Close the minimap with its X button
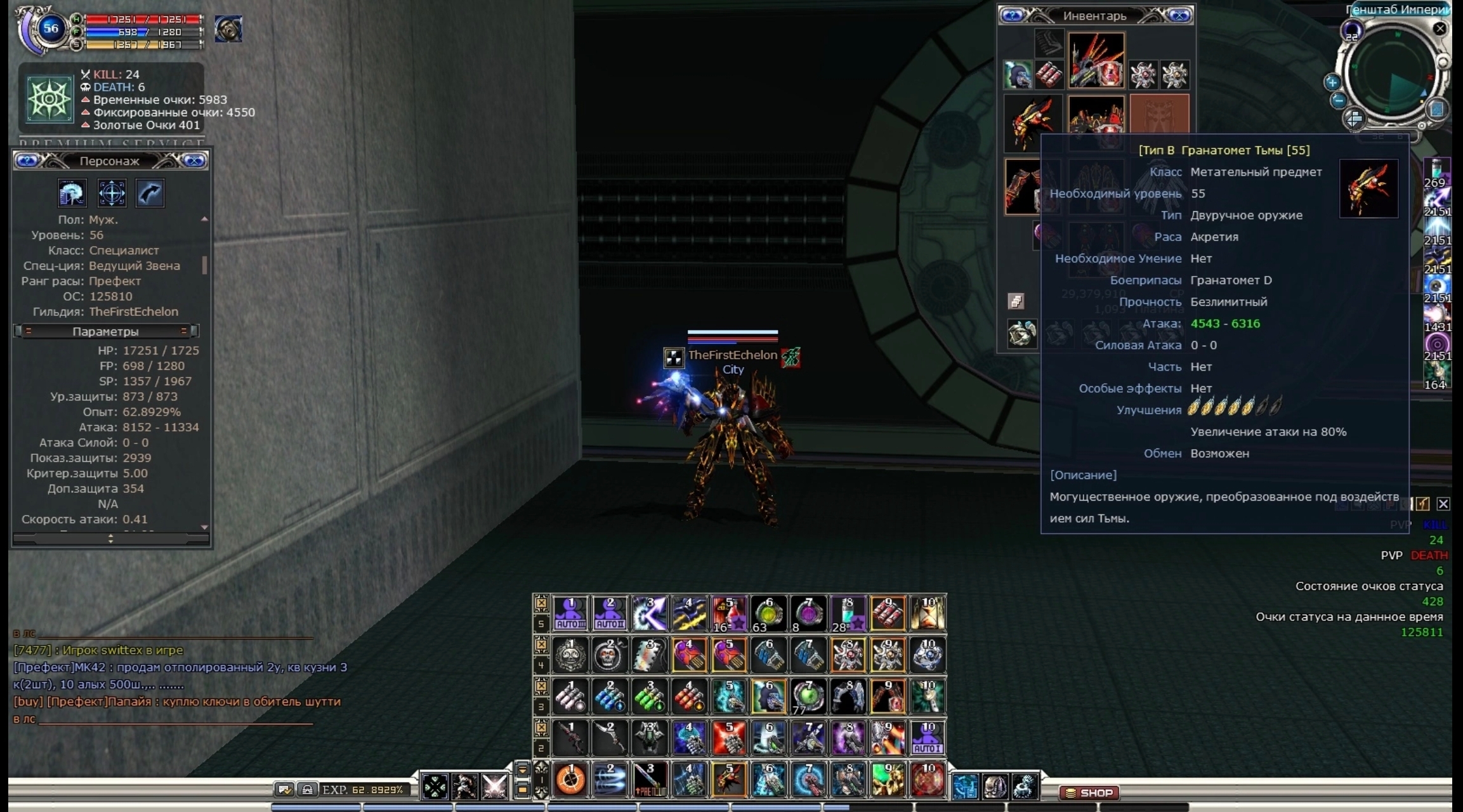 1440,29
